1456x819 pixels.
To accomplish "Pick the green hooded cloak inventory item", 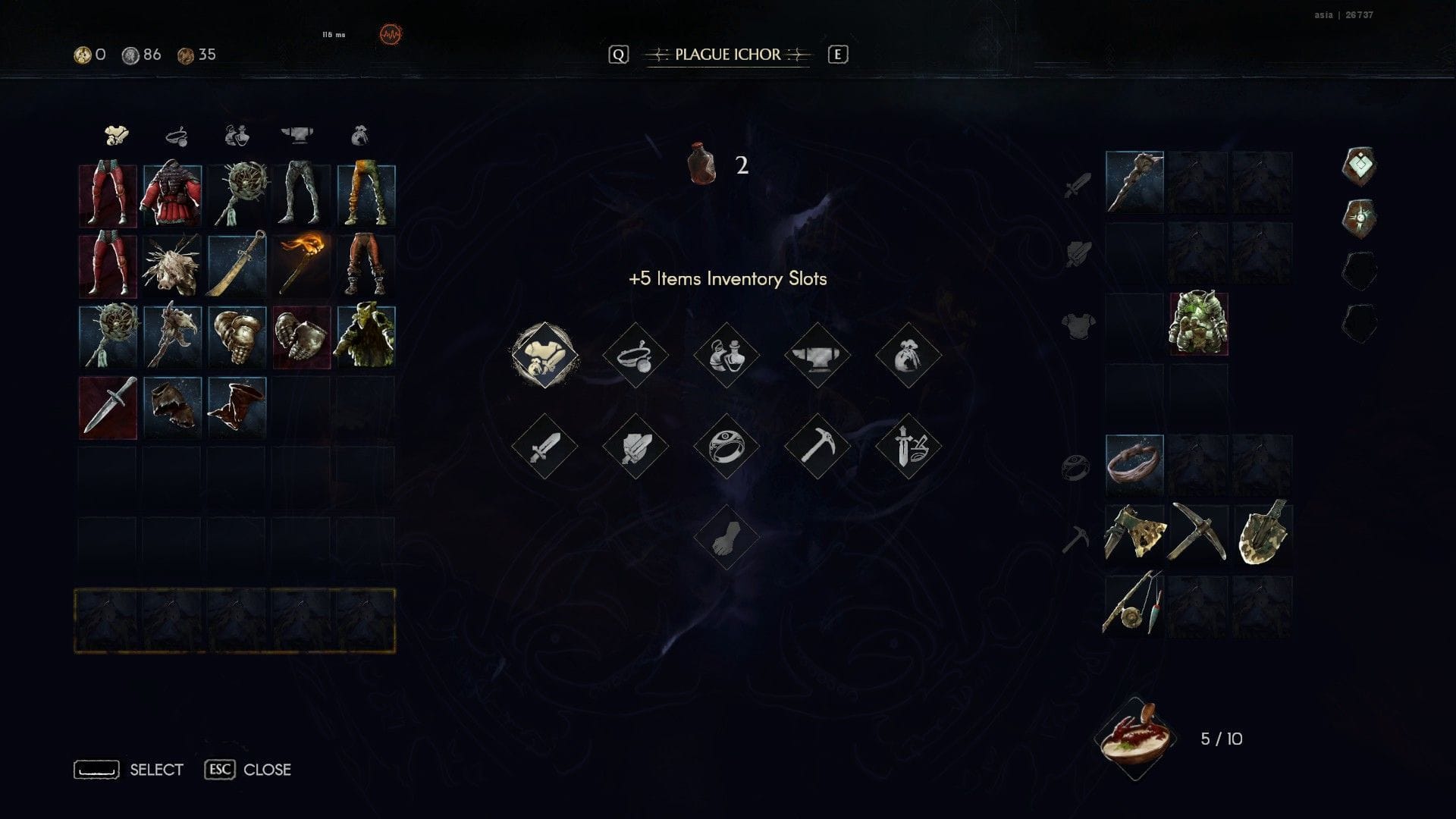I will pyautogui.click(x=366, y=336).
